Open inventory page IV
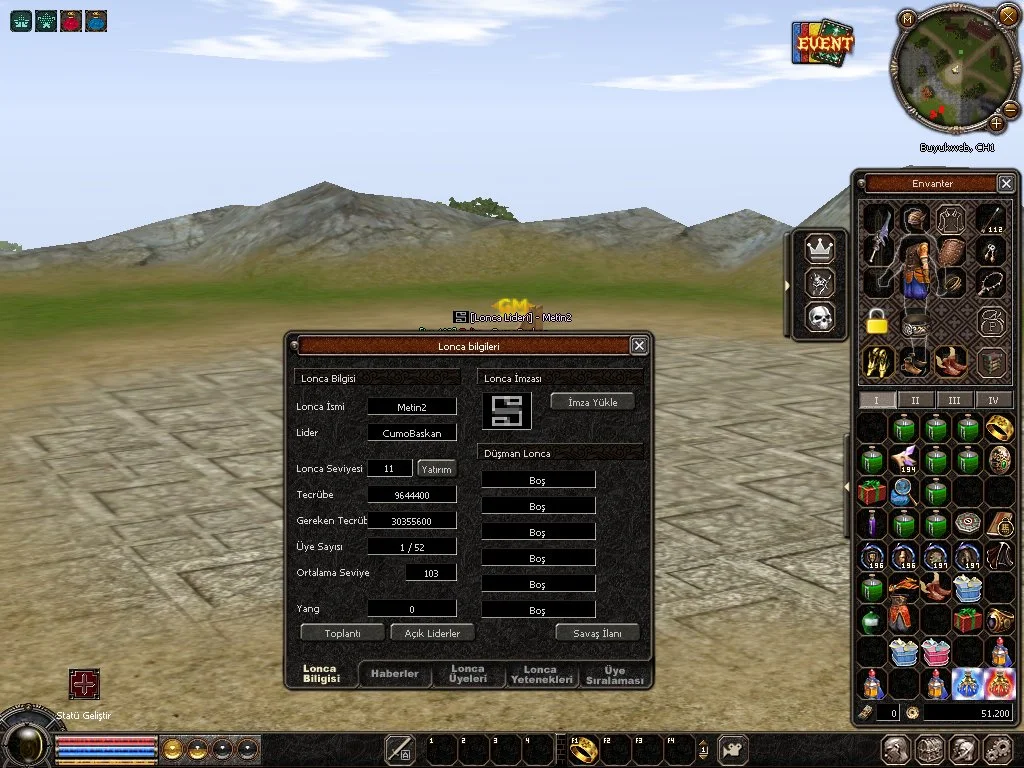Screen dimensions: 1024x768 click(x=993, y=400)
